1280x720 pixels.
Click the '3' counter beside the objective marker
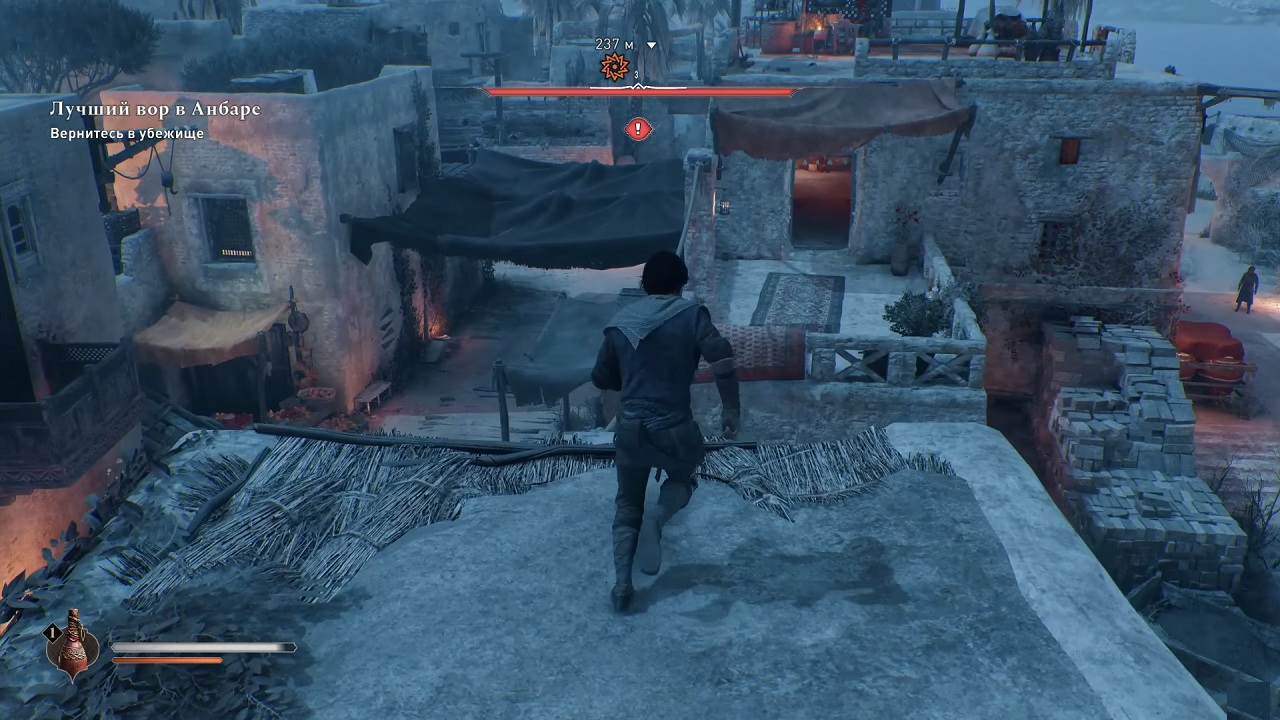tap(636, 75)
